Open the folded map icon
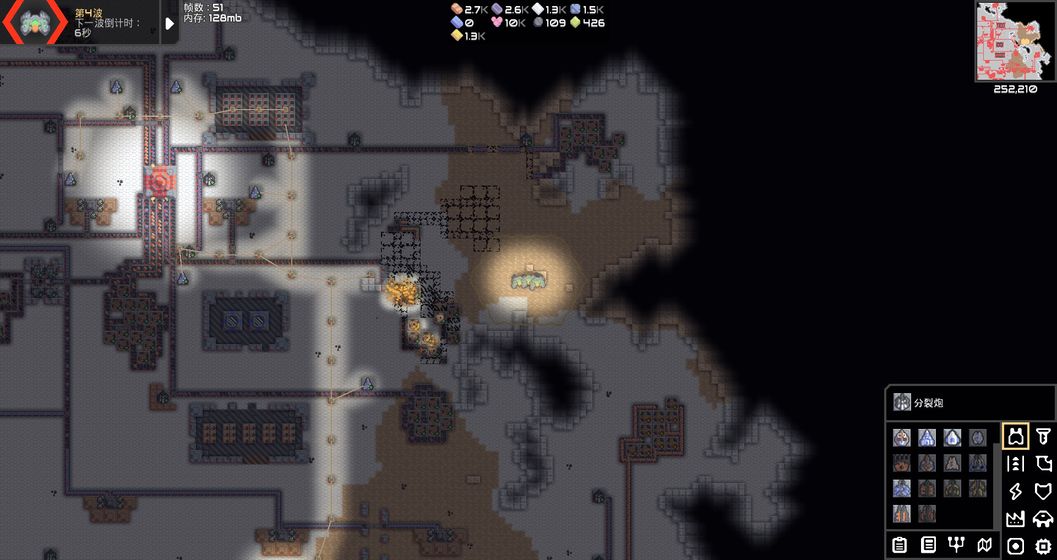Screen dimensions: 1057x560 pyautogui.click(x=984, y=545)
